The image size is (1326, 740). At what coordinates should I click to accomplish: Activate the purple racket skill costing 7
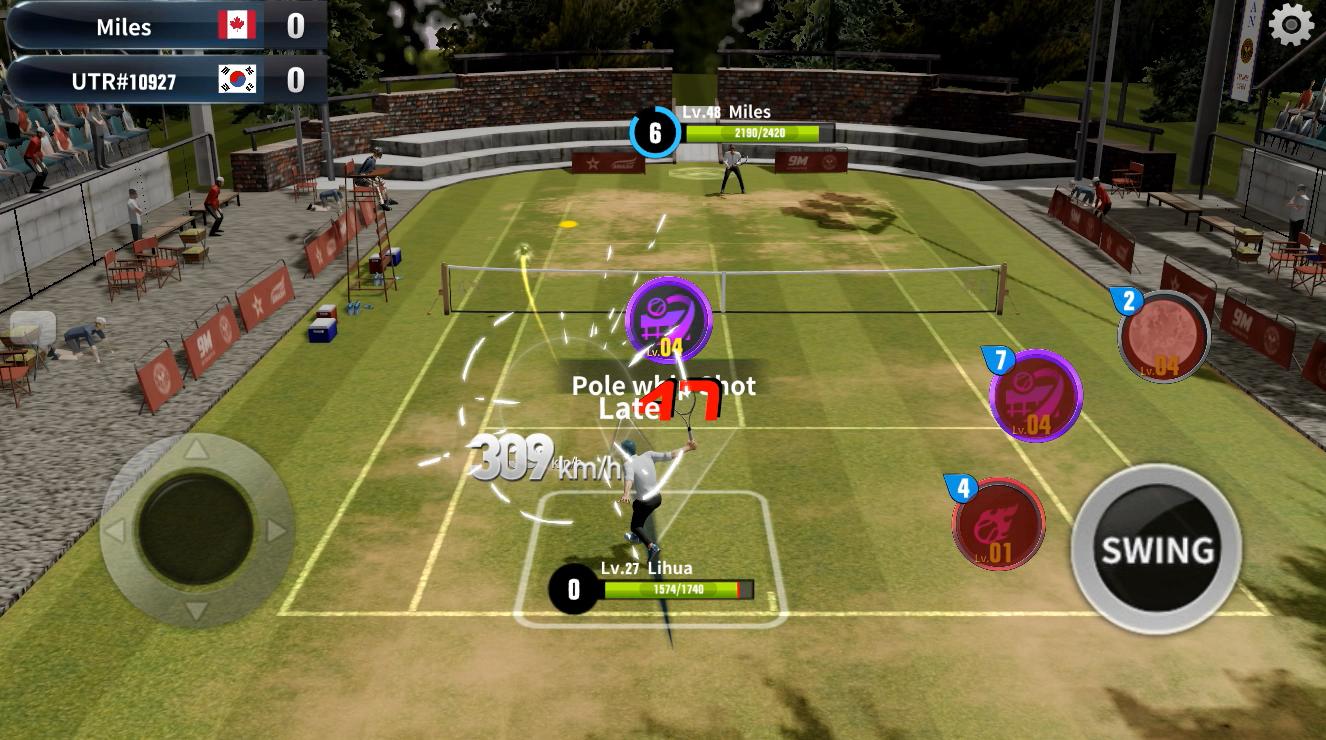click(x=1036, y=397)
